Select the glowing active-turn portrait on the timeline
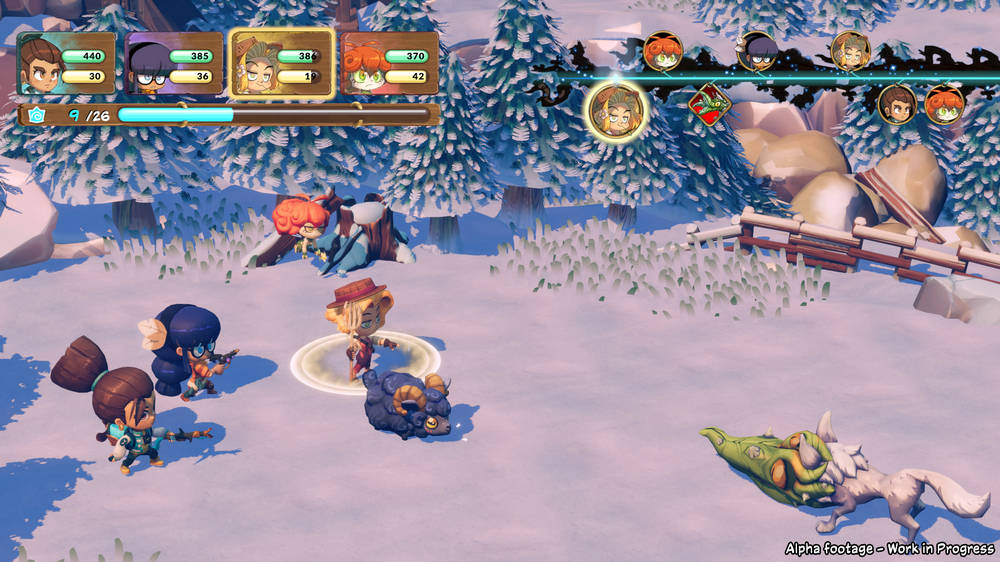Screen dimensions: 1000x562 617,110
